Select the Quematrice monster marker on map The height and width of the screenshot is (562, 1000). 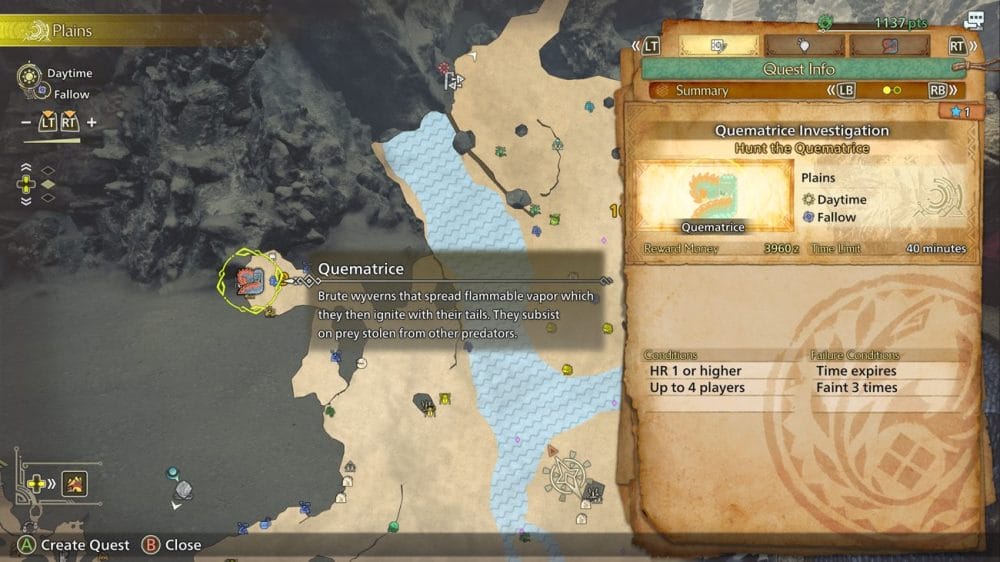[x=248, y=281]
